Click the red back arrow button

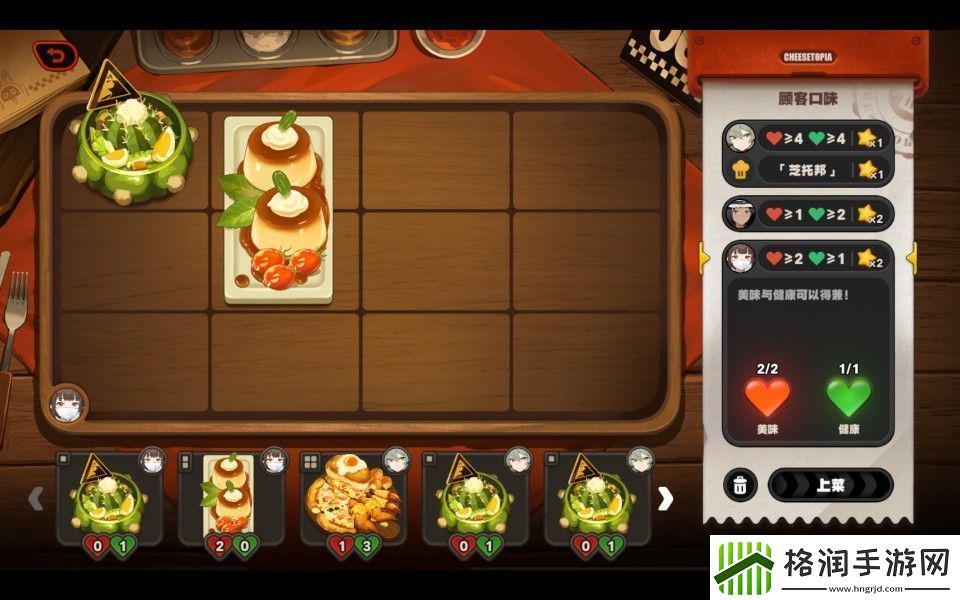tap(54, 56)
